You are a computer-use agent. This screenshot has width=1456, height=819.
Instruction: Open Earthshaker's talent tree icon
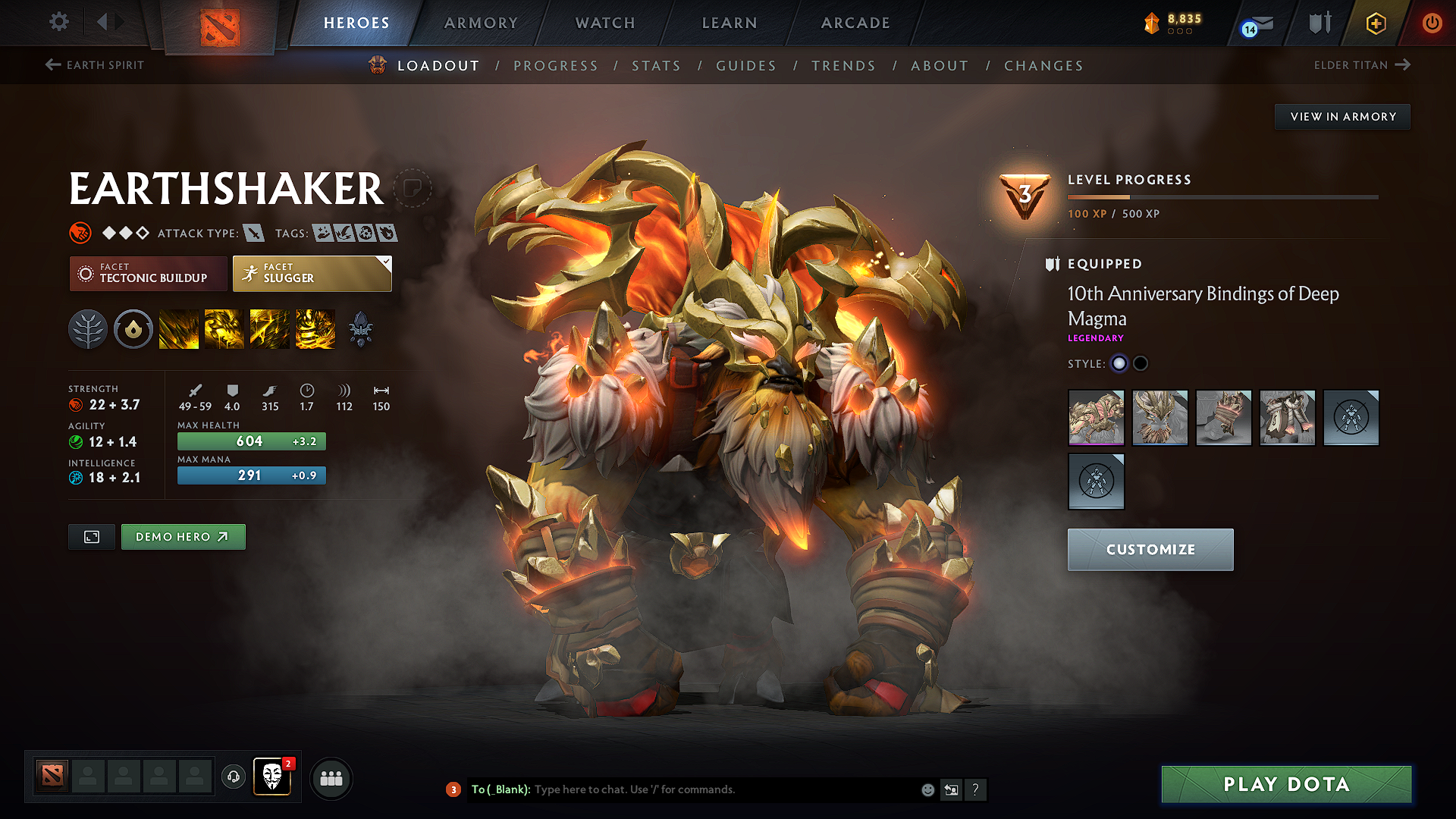click(88, 329)
